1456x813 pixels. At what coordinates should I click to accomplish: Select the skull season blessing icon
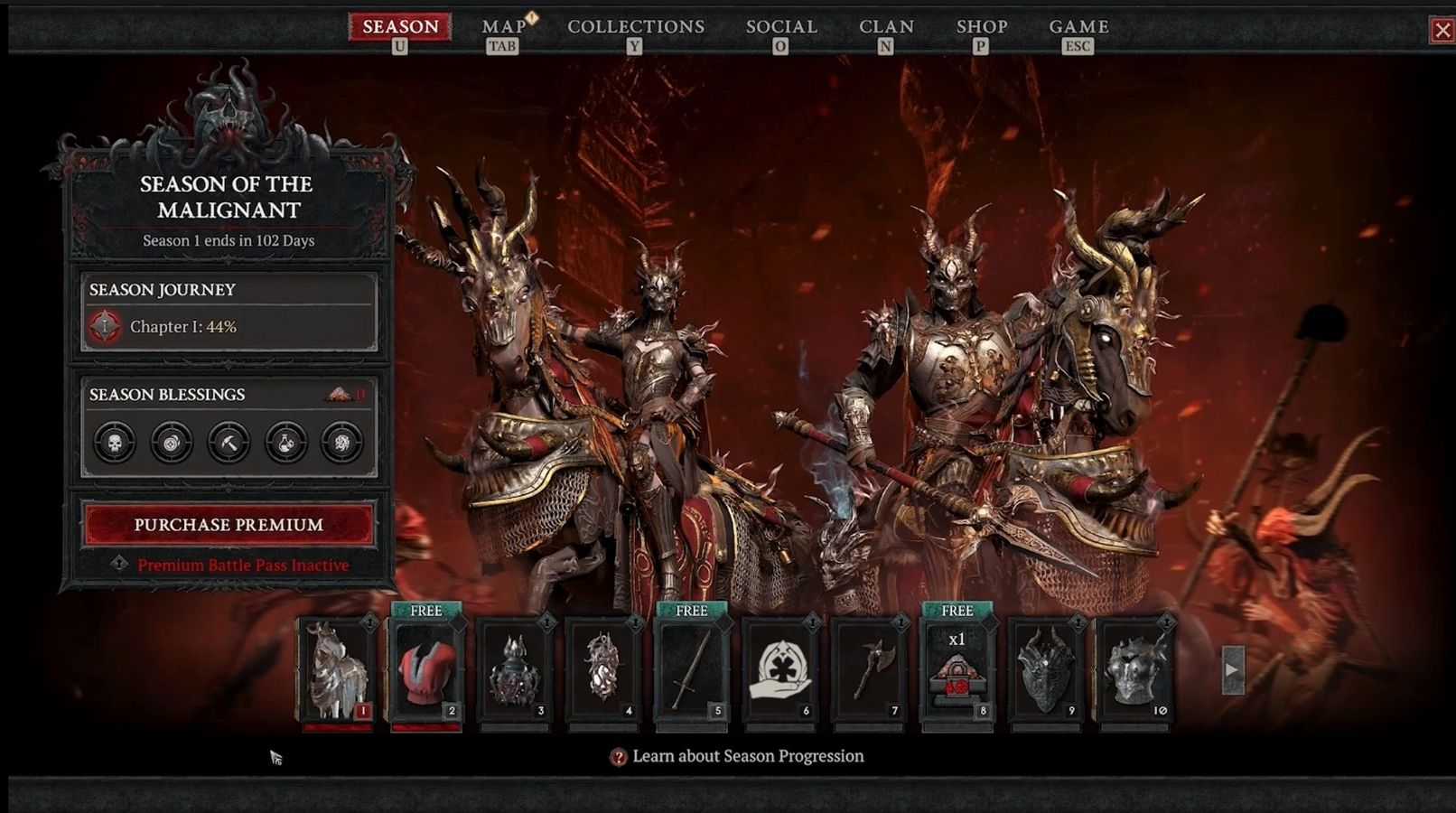(115, 443)
